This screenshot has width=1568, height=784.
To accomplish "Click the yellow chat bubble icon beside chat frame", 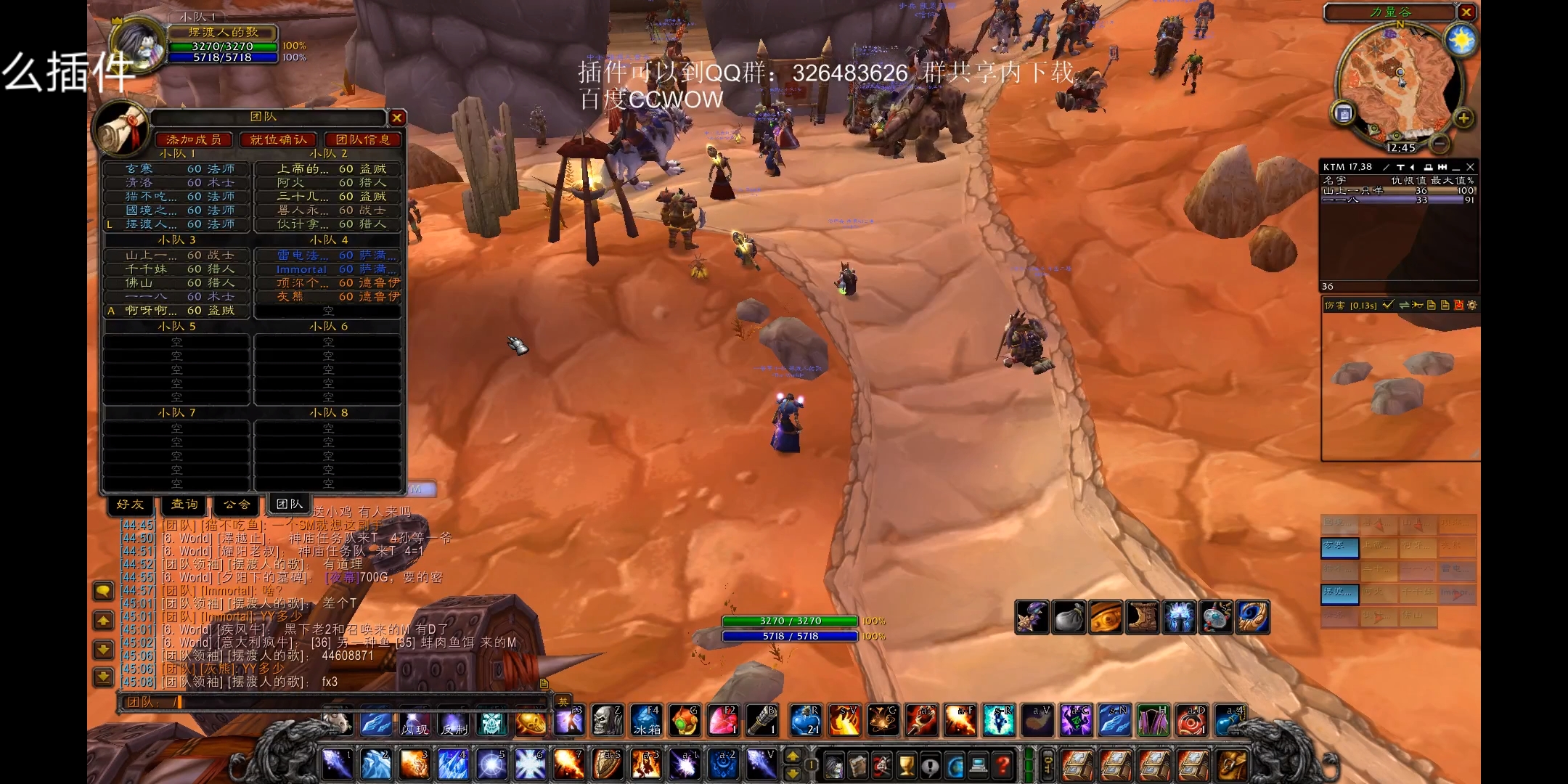I will pyautogui.click(x=102, y=591).
